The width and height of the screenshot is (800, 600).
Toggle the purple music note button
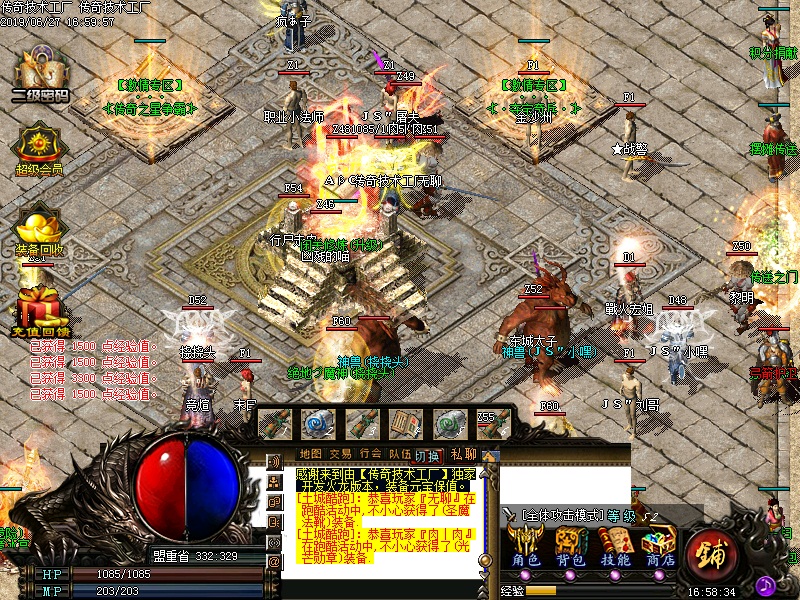[x=767, y=584]
